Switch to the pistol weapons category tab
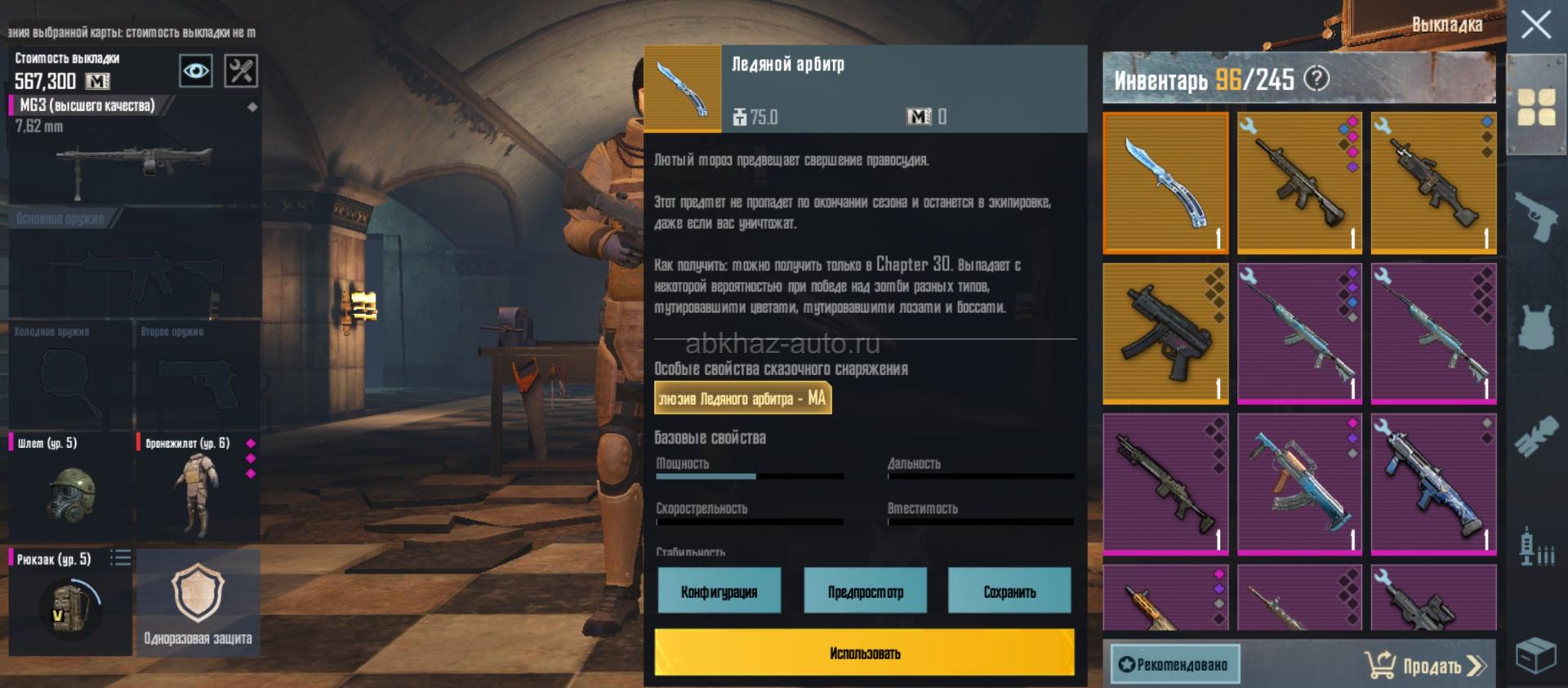 point(1535,216)
